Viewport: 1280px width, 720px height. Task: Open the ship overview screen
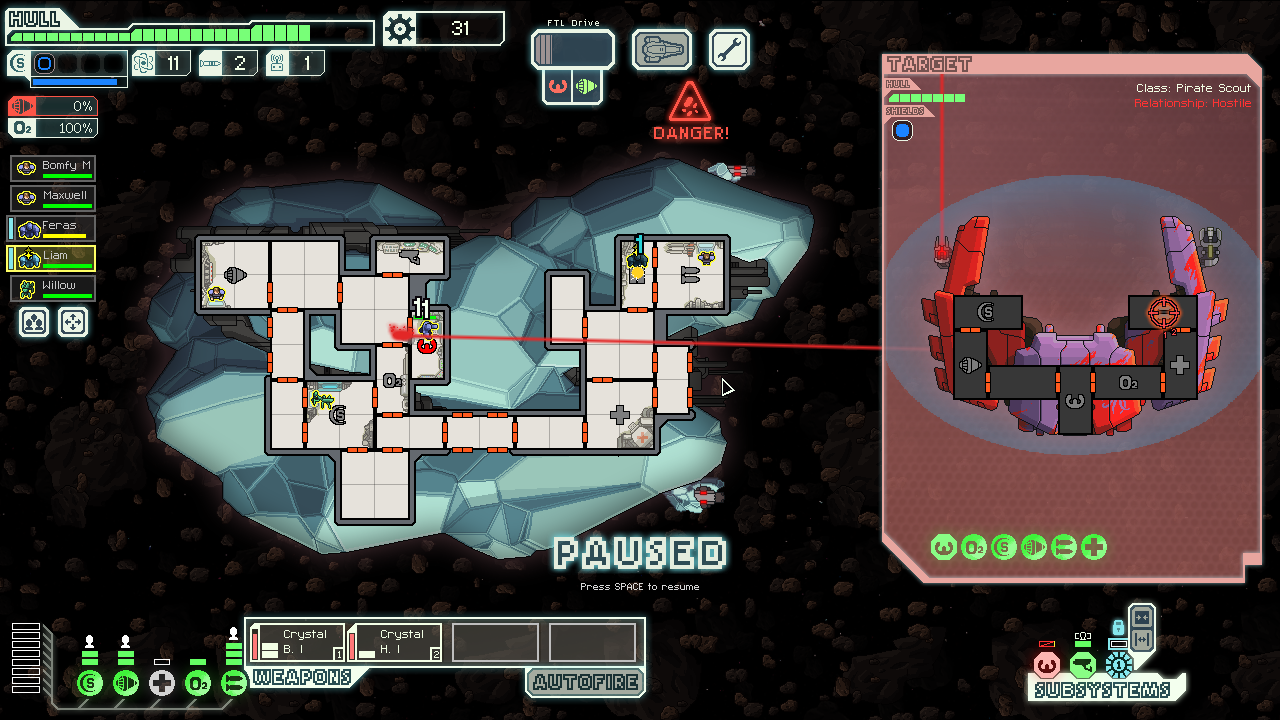pos(661,49)
